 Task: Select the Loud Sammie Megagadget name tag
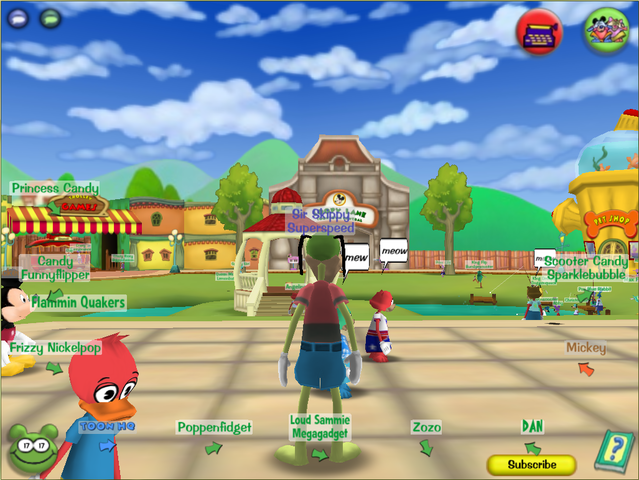click(x=320, y=427)
